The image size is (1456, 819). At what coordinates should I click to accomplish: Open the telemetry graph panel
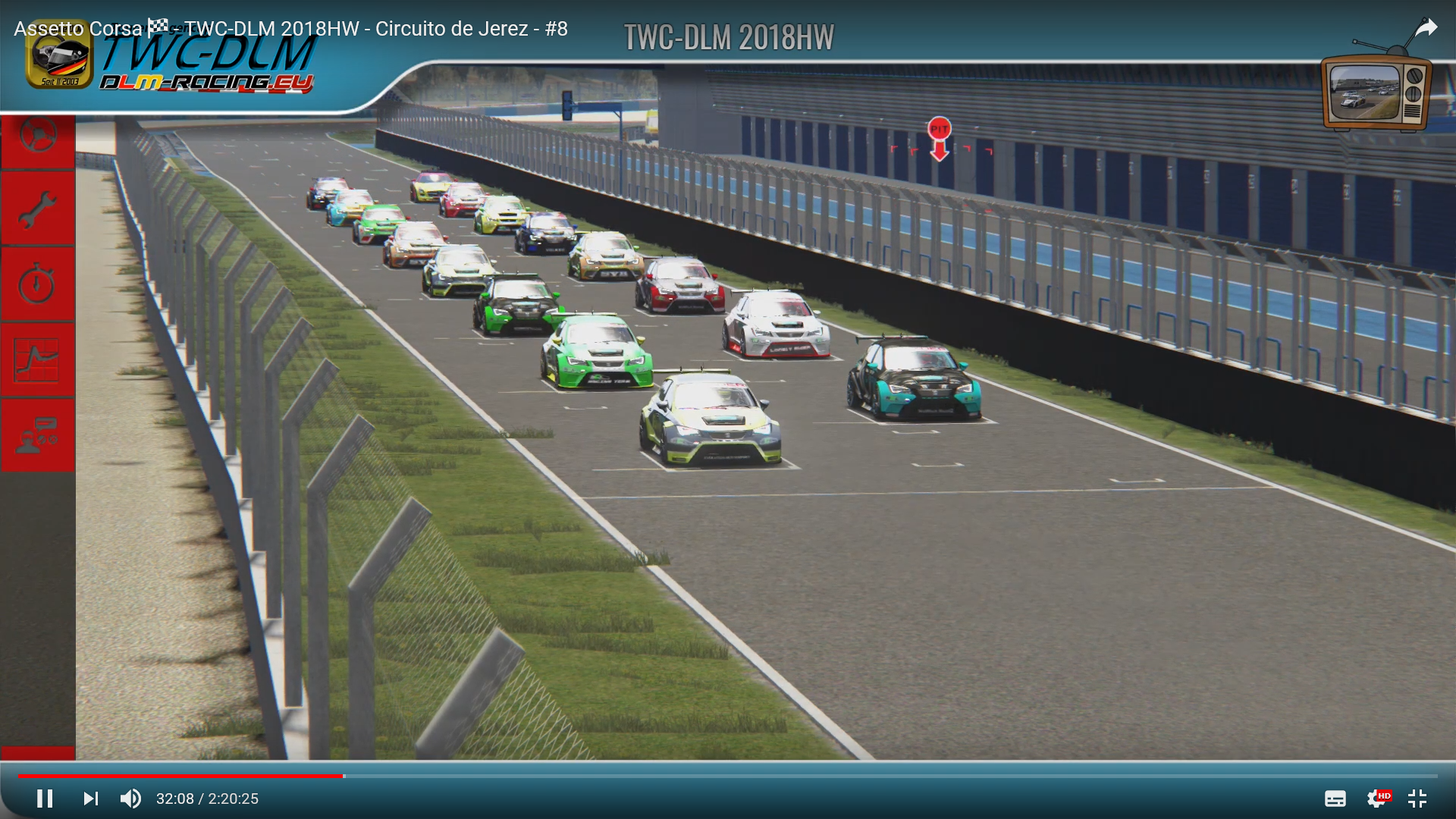(x=37, y=360)
